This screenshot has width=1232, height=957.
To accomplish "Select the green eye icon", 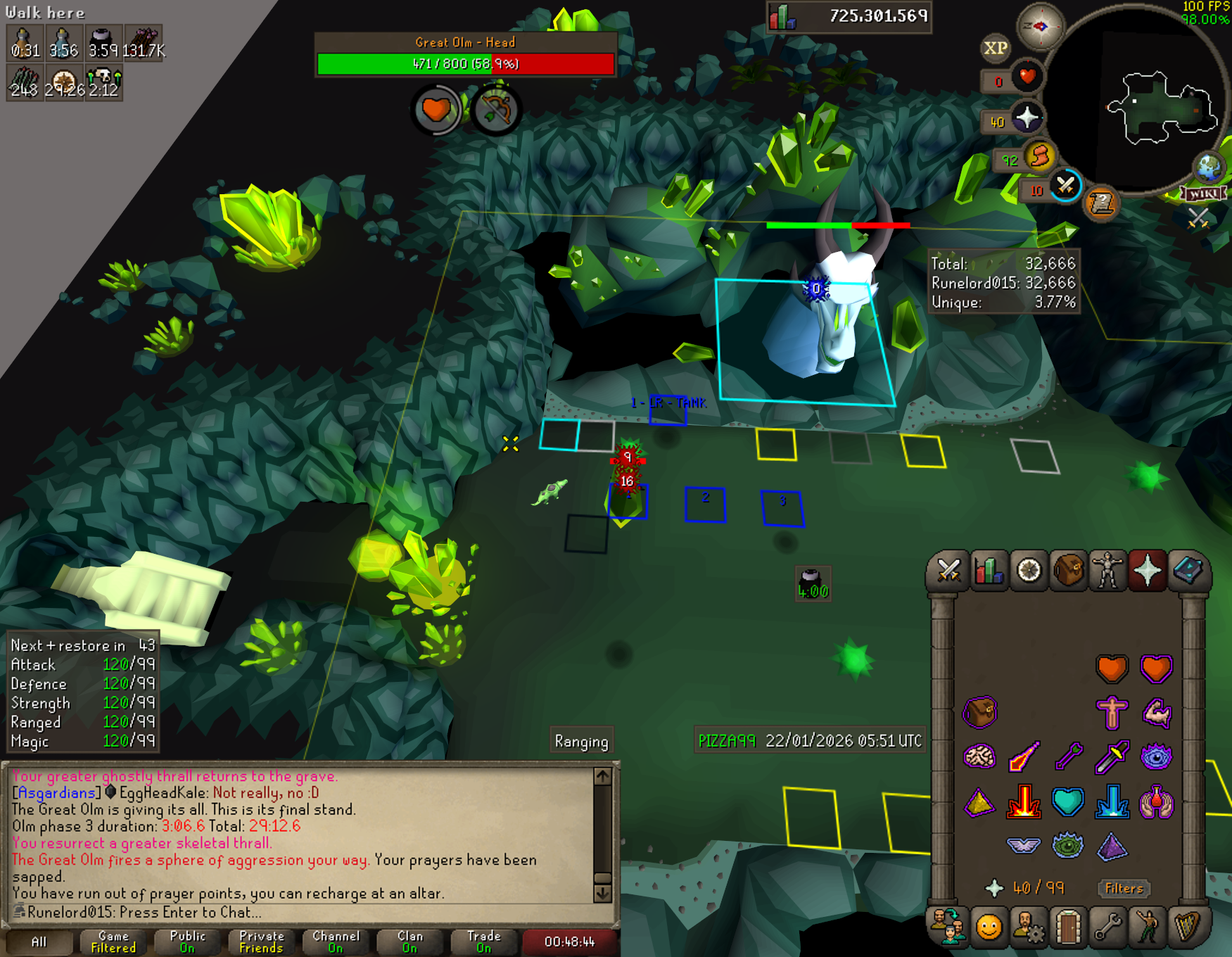I will click(x=1067, y=845).
